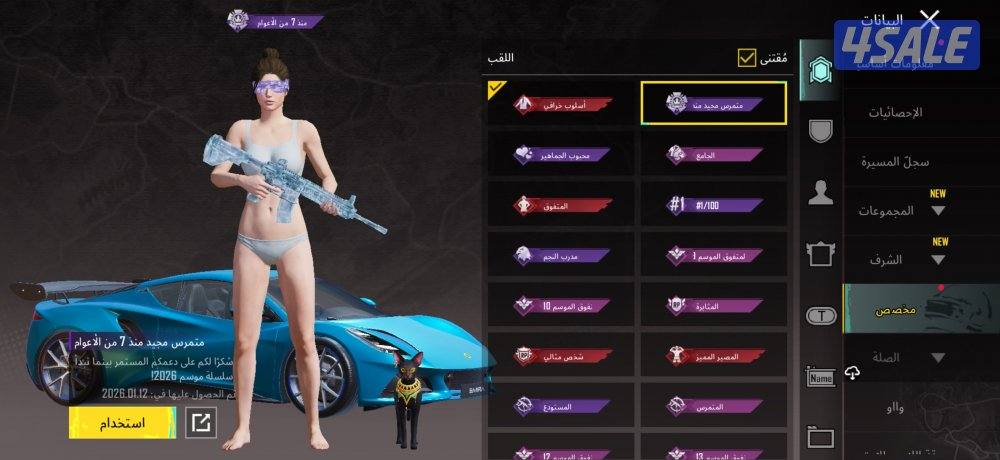Switch to the shield icon tab

[820, 130]
